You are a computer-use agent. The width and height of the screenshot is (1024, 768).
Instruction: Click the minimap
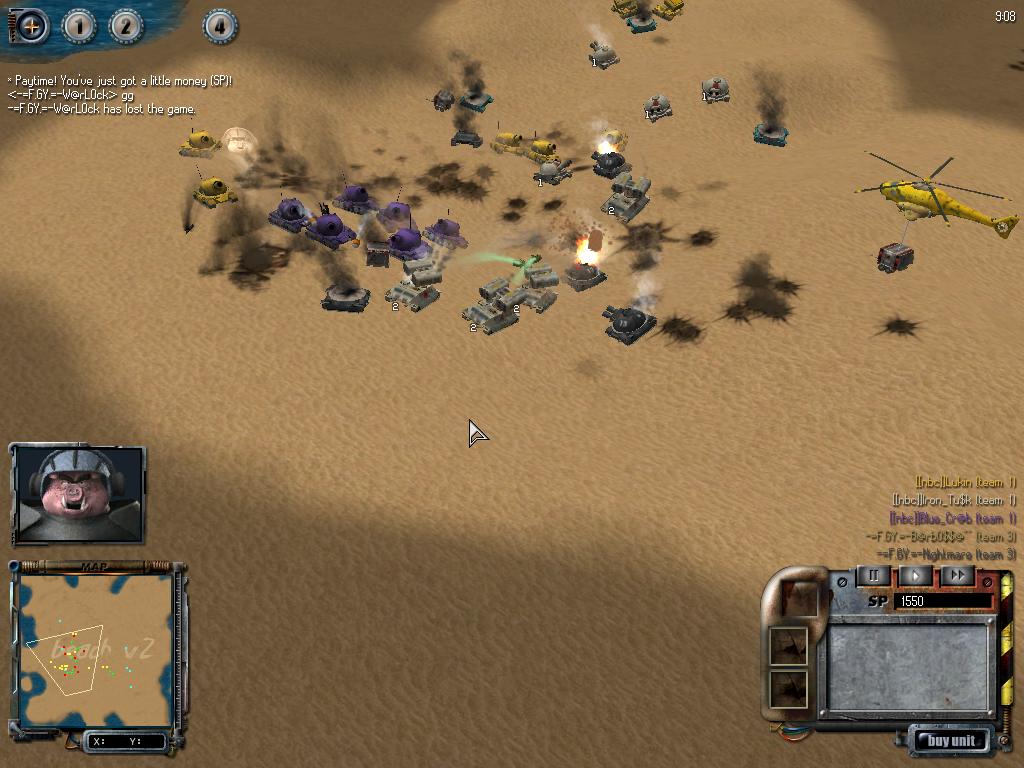(96, 651)
